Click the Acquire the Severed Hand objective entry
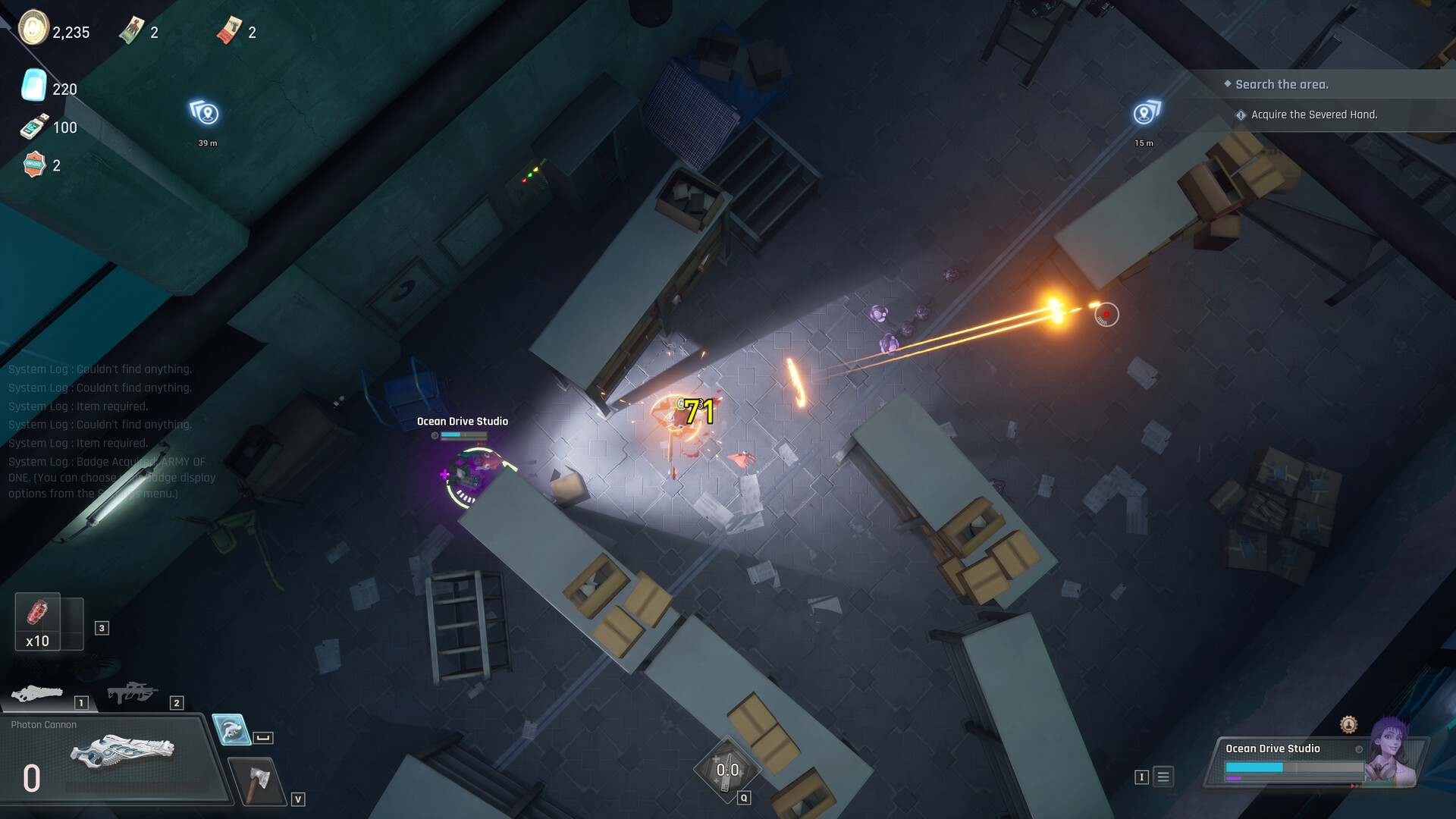The width and height of the screenshot is (1456, 819). click(x=1314, y=115)
